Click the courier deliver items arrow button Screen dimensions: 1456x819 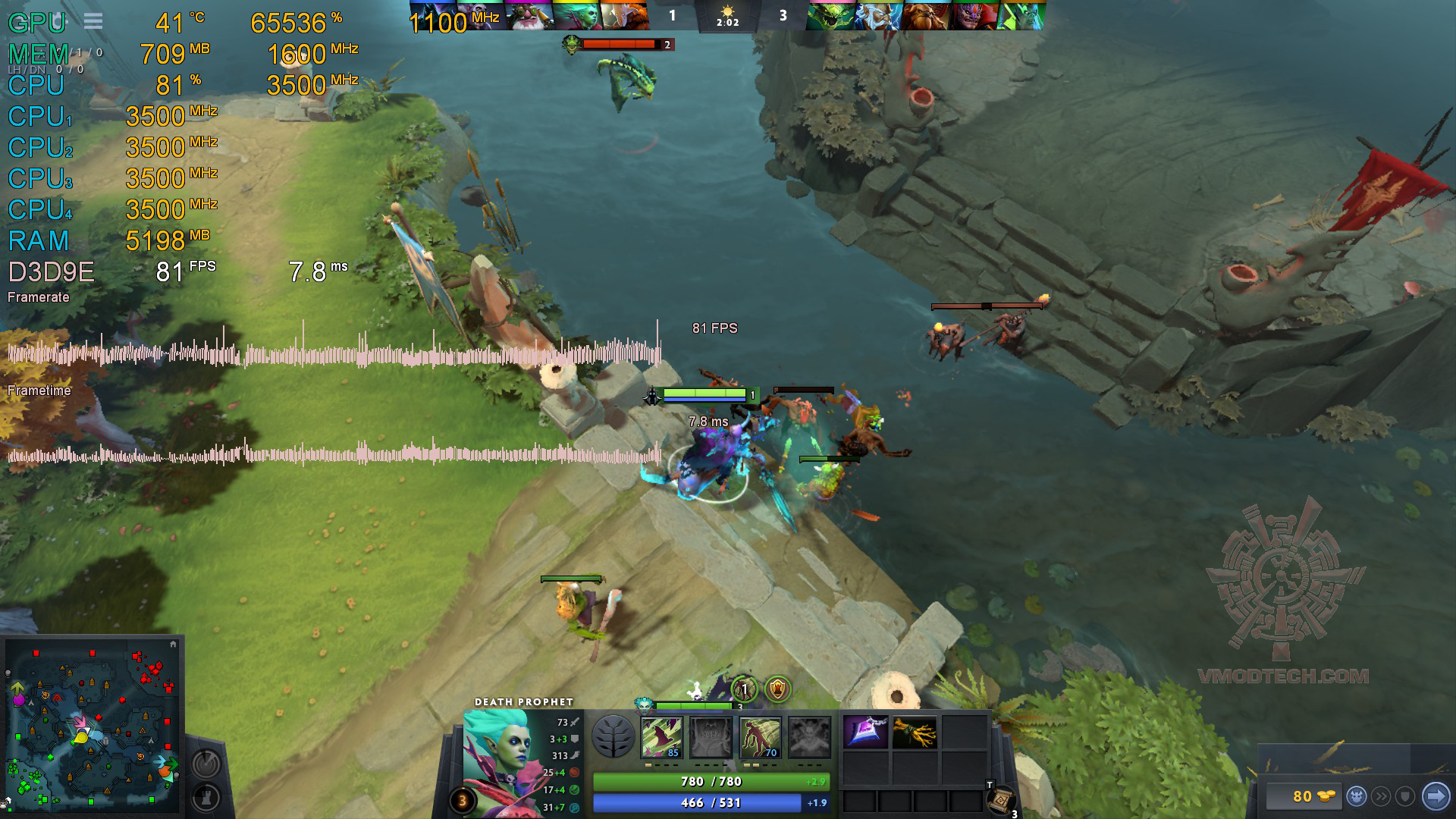tap(1436, 796)
